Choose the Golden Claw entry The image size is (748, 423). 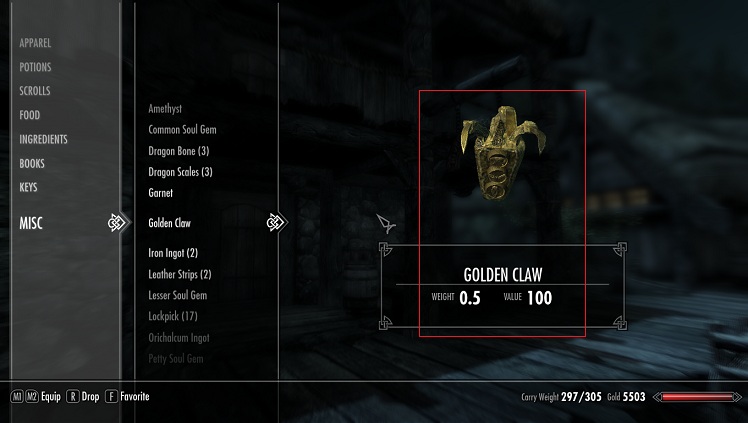click(169, 223)
